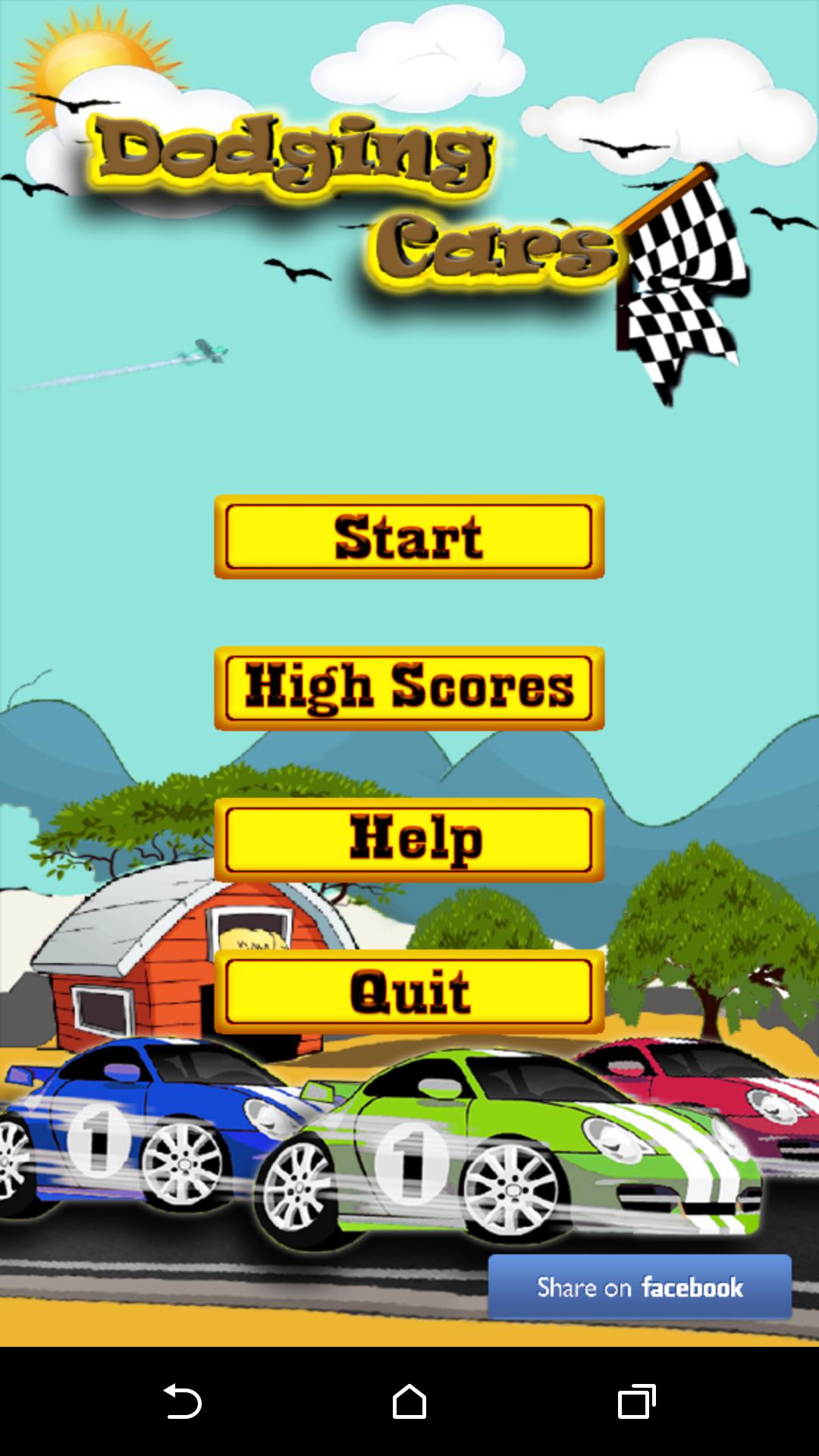Show the Help instructions
This screenshot has height=1456, width=819.
click(x=409, y=840)
